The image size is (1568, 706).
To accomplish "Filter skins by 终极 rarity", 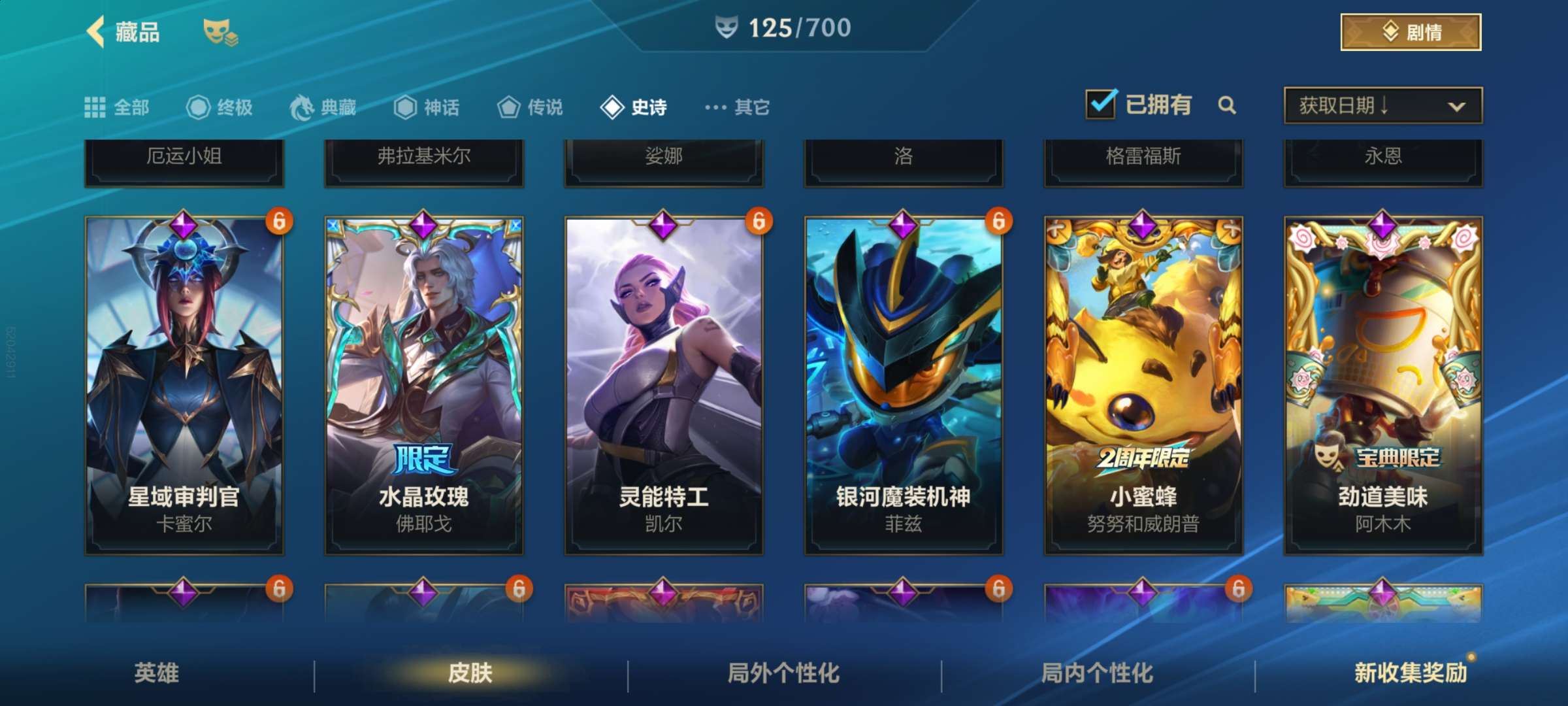I will [220, 107].
